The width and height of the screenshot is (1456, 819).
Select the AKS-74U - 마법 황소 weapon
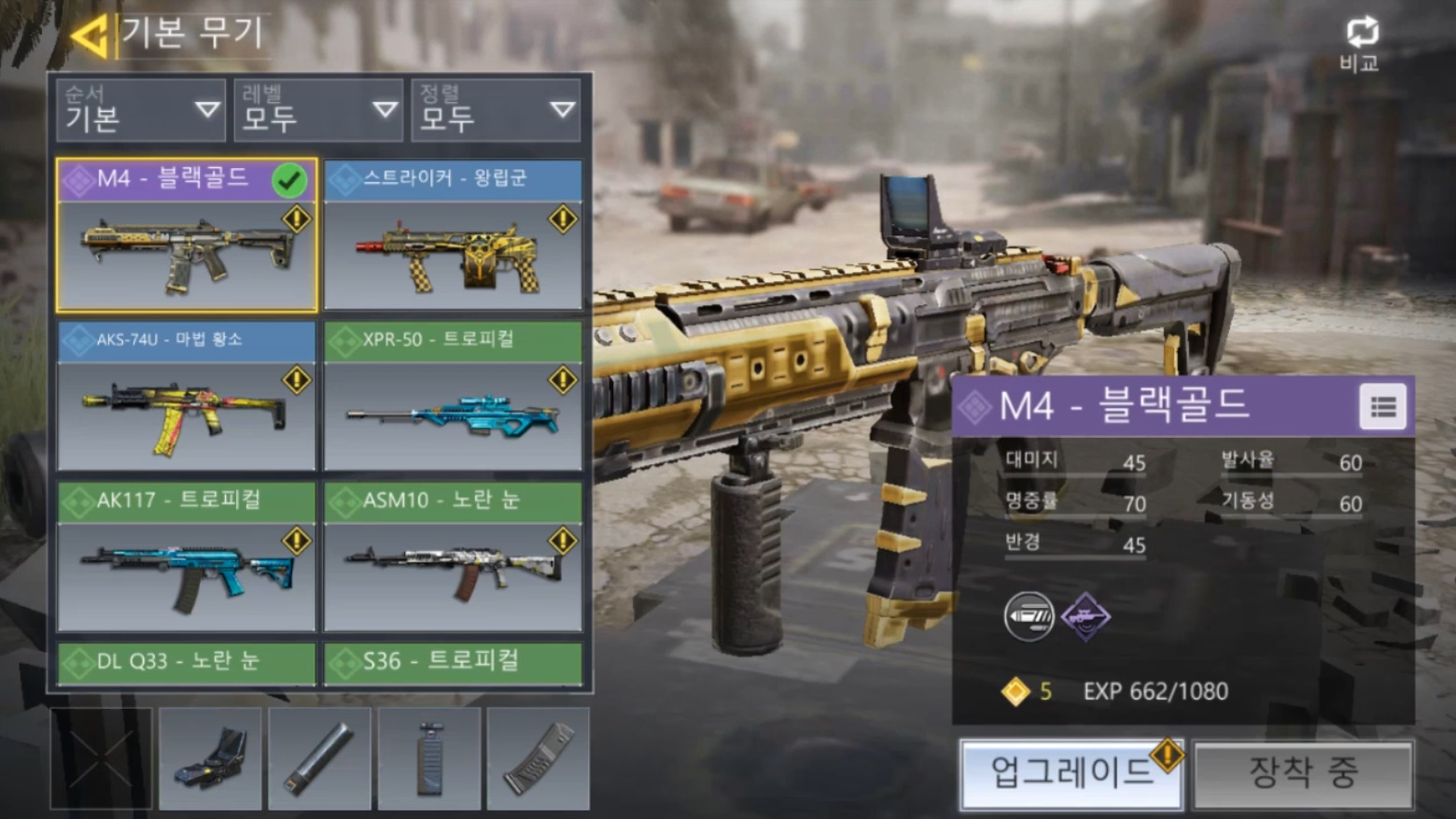pos(187,396)
